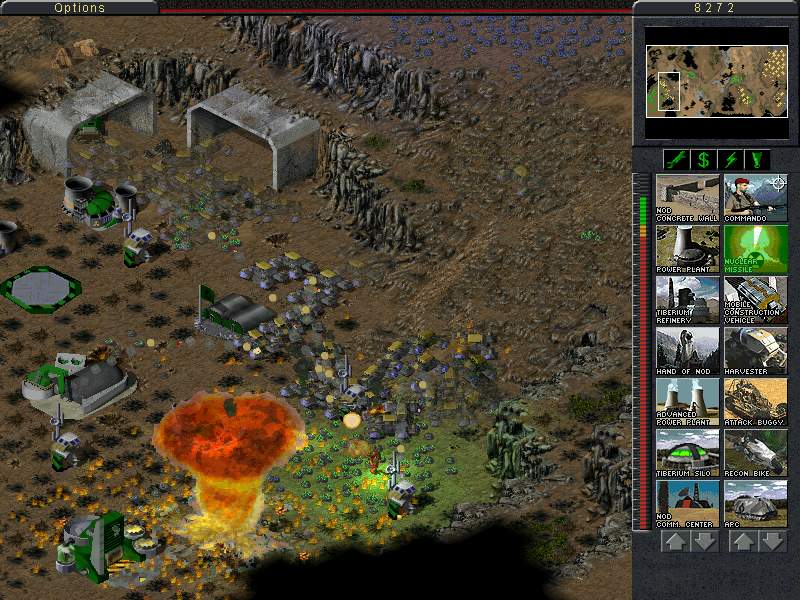The height and width of the screenshot is (600, 800).
Task: Build the Nod Comm. Center
Action: point(687,504)
